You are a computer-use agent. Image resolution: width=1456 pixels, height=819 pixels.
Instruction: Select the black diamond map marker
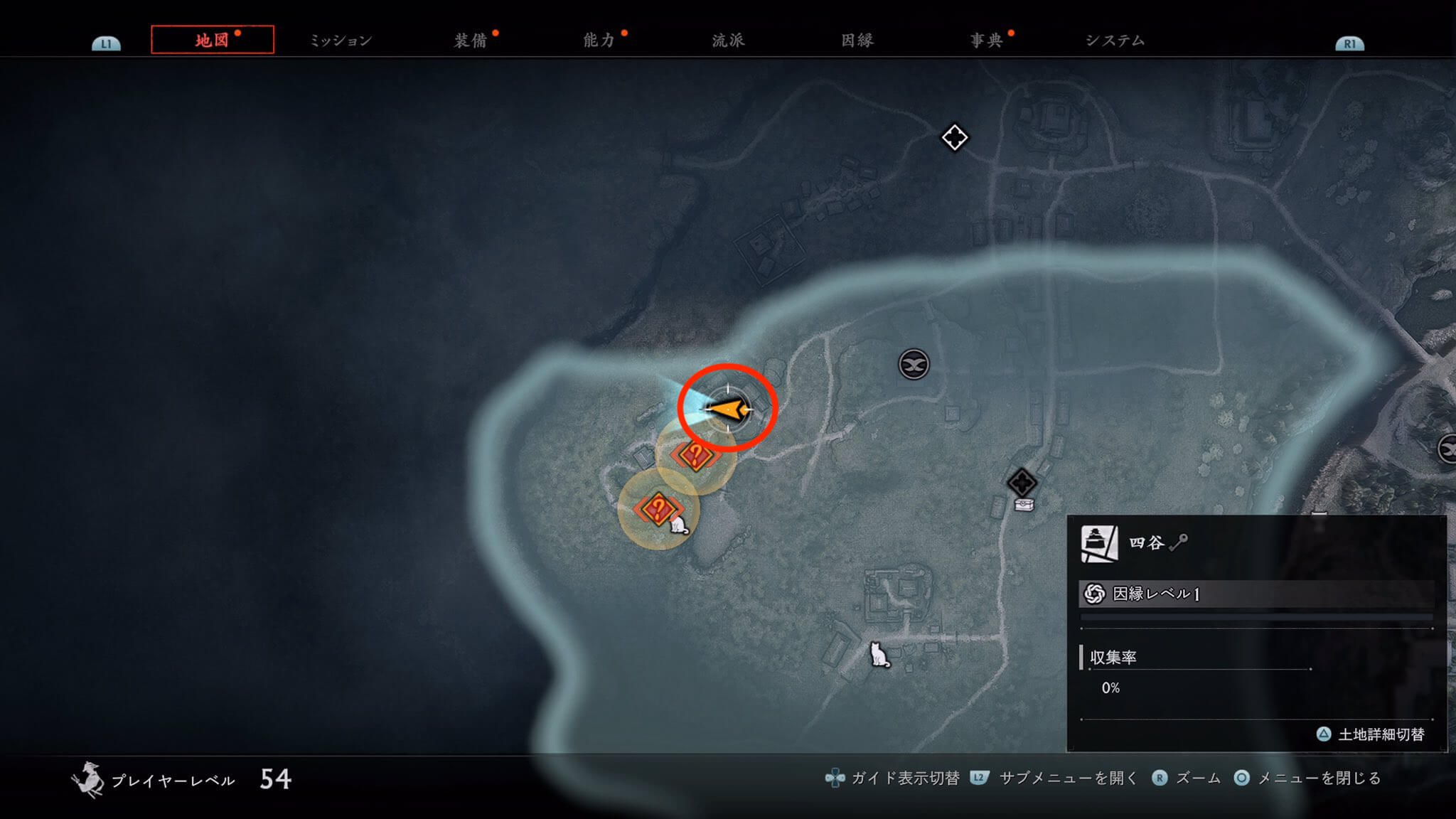1022,483
